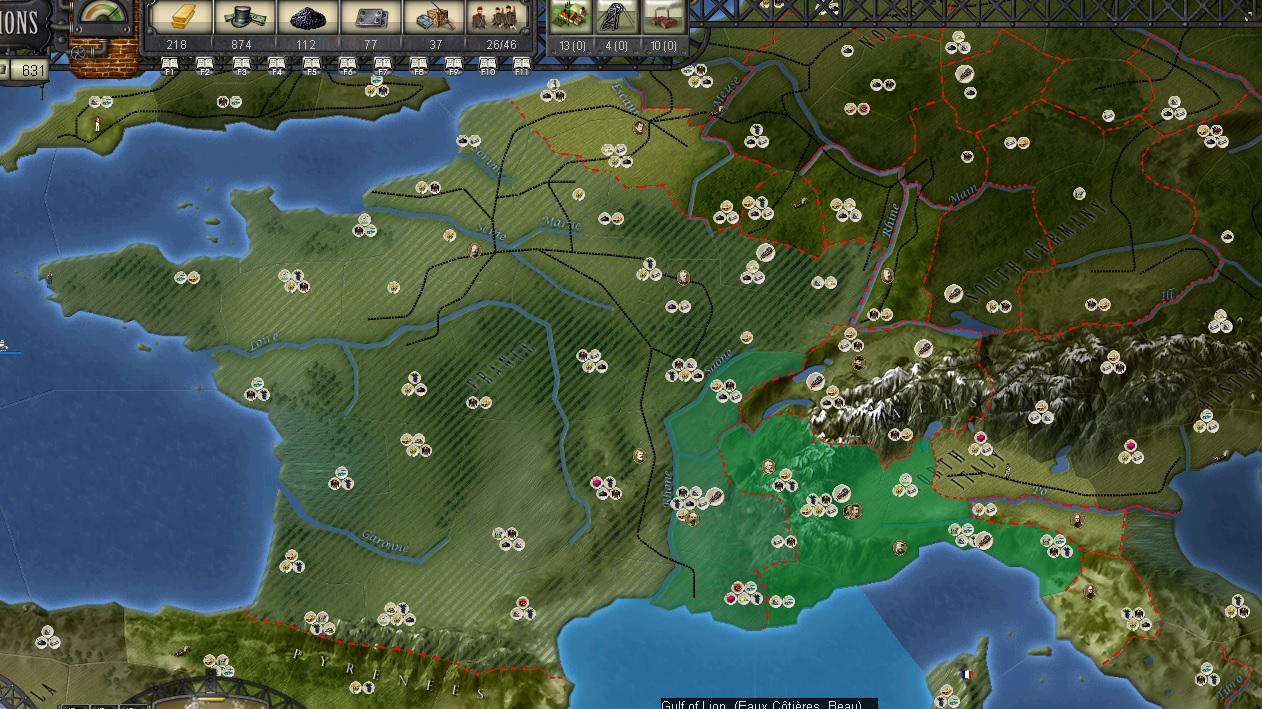Select the steel plate resource icon

371,17
